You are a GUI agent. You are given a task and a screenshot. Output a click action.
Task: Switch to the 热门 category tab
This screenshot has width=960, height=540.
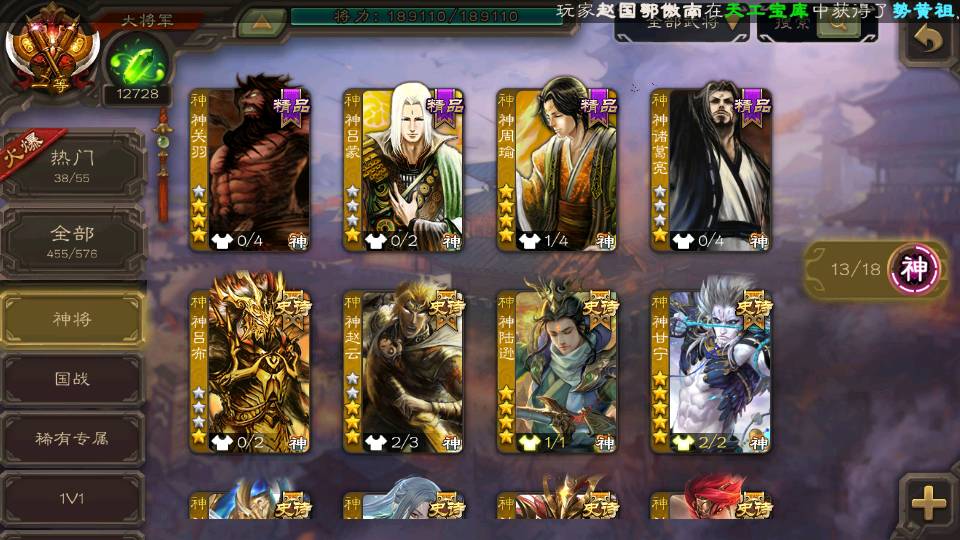point(73,165)
